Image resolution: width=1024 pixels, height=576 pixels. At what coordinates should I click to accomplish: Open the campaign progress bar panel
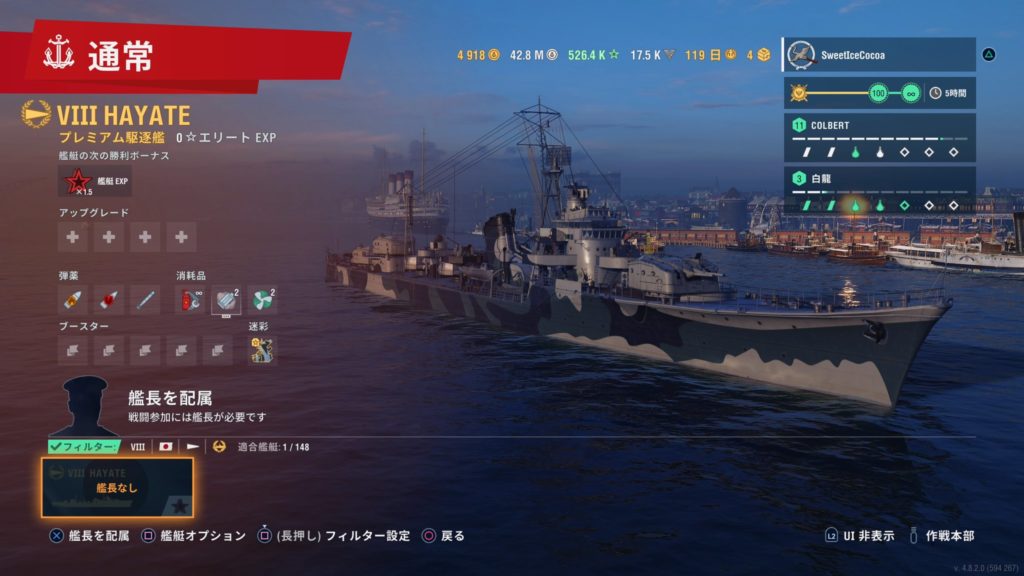click(877, 94)
